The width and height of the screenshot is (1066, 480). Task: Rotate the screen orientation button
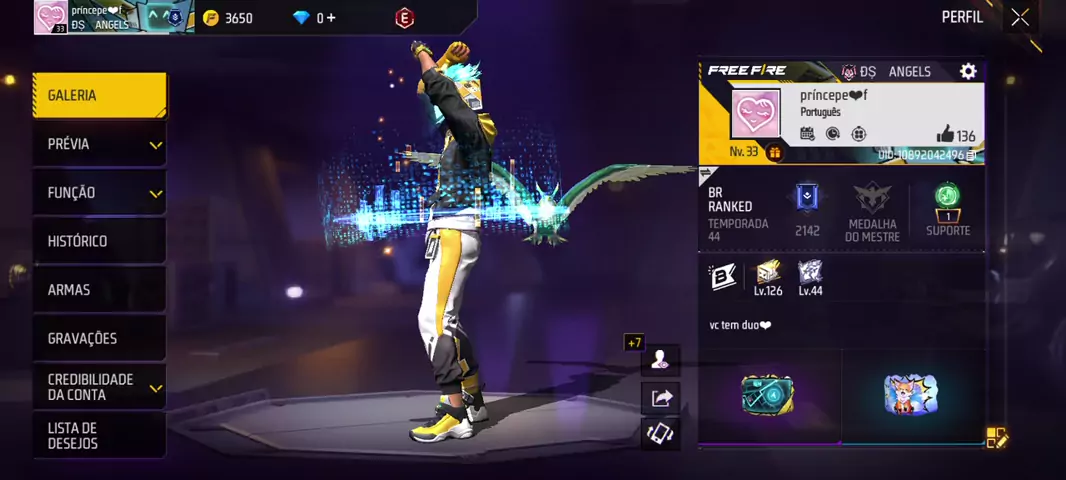click(660, 433)
